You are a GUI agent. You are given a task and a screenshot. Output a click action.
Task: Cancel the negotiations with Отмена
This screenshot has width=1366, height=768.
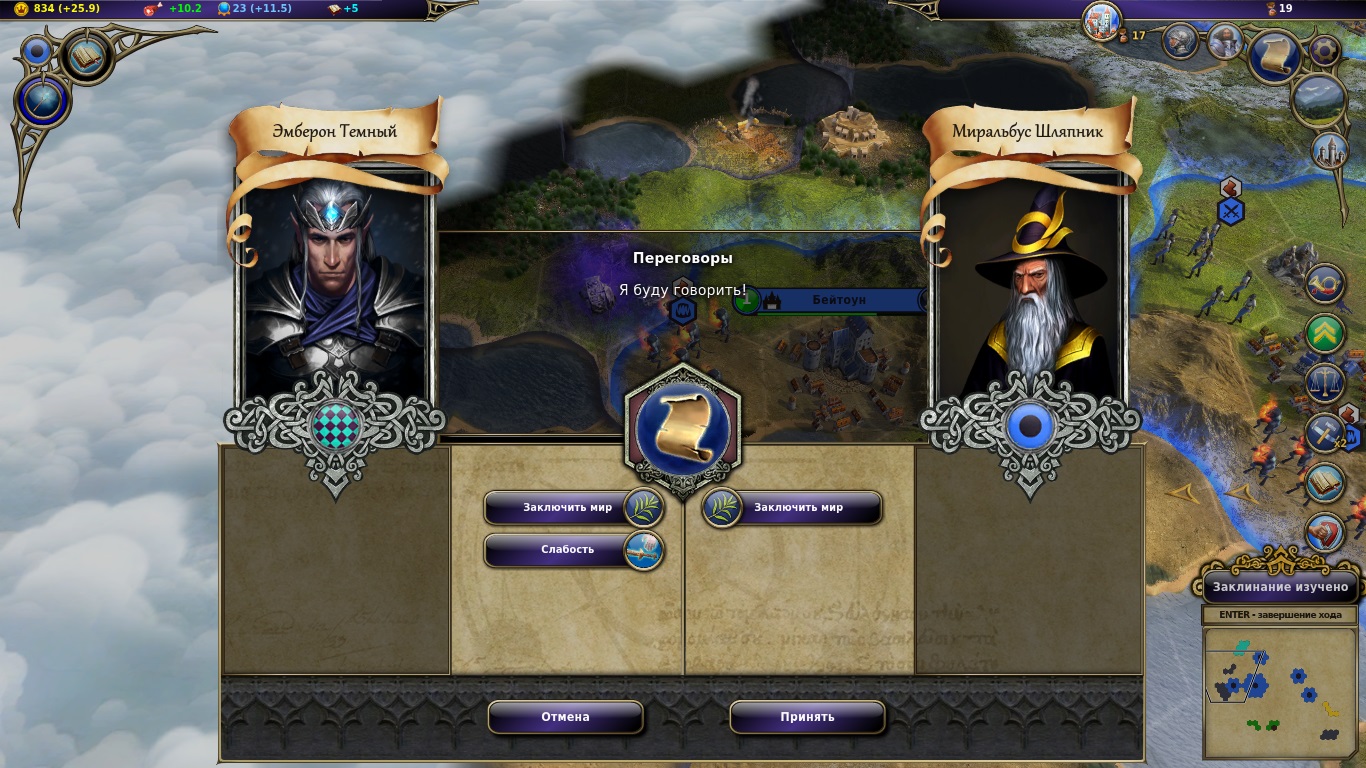[x=565, y=717]
